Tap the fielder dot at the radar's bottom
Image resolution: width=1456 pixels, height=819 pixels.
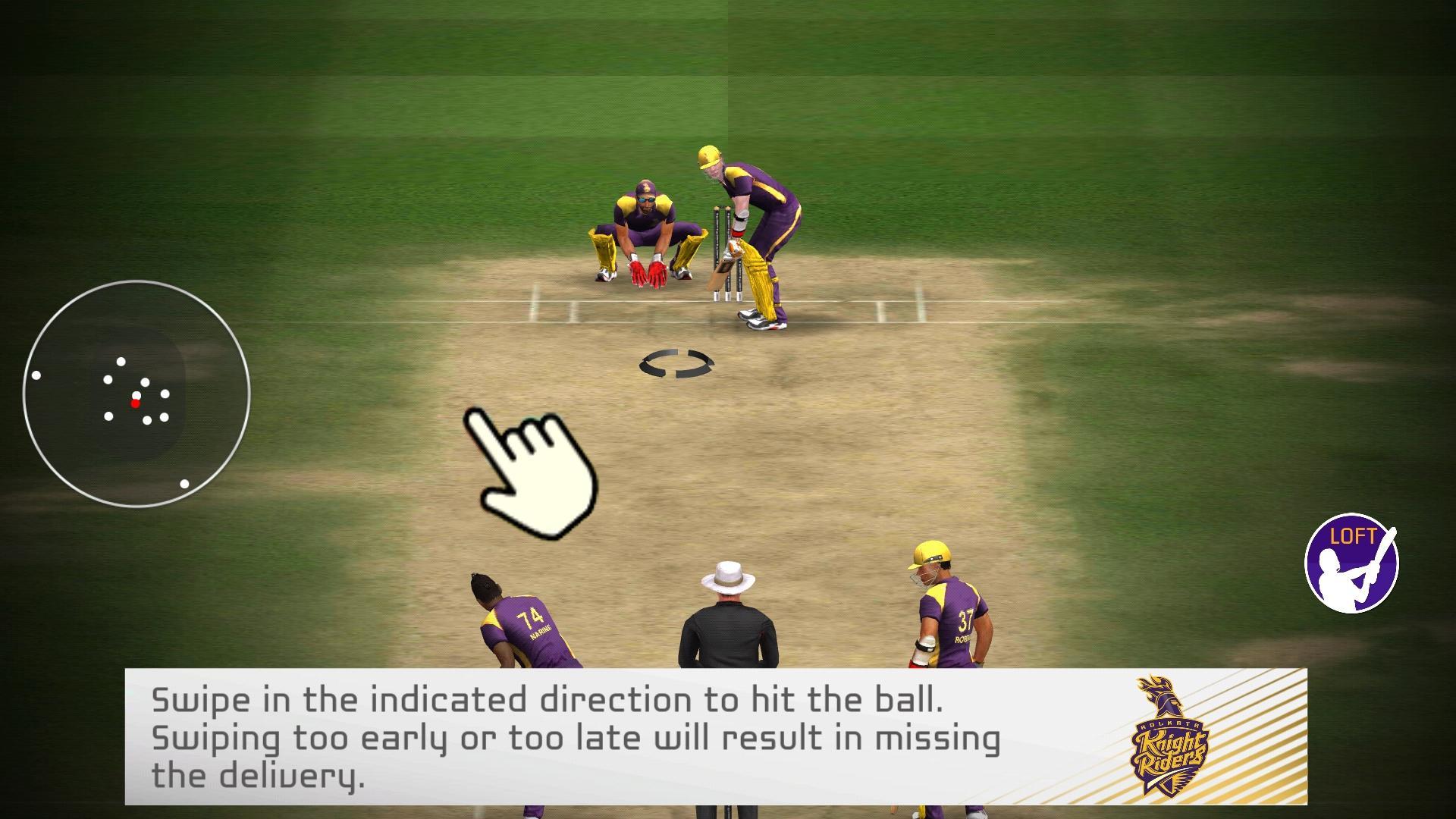184,482
